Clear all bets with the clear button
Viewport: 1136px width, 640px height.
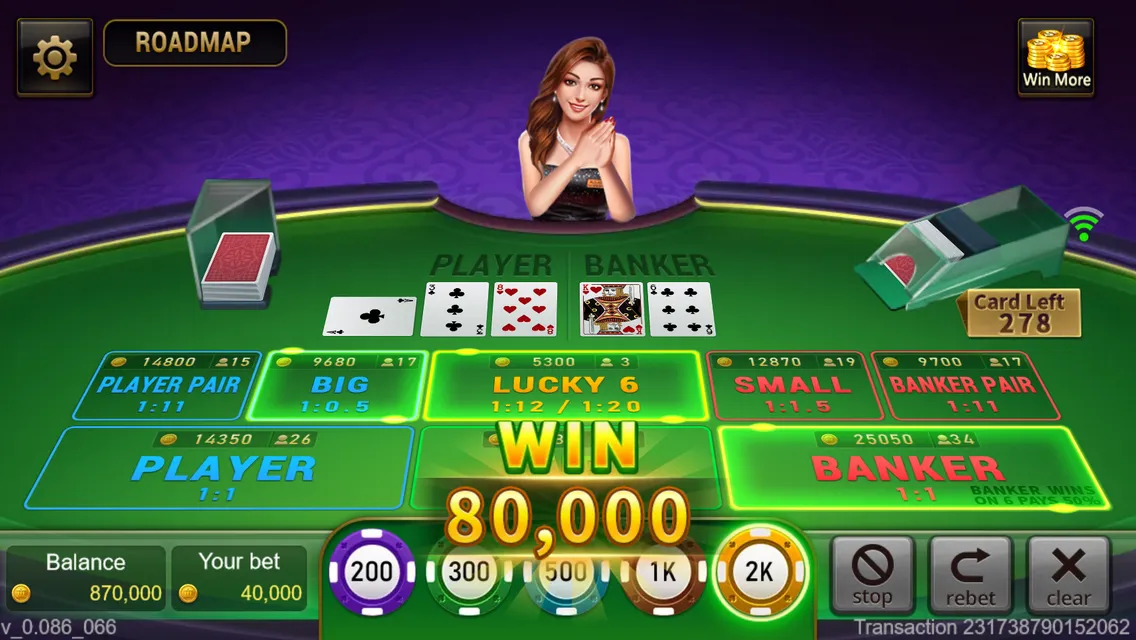[x=1068, y=574]
